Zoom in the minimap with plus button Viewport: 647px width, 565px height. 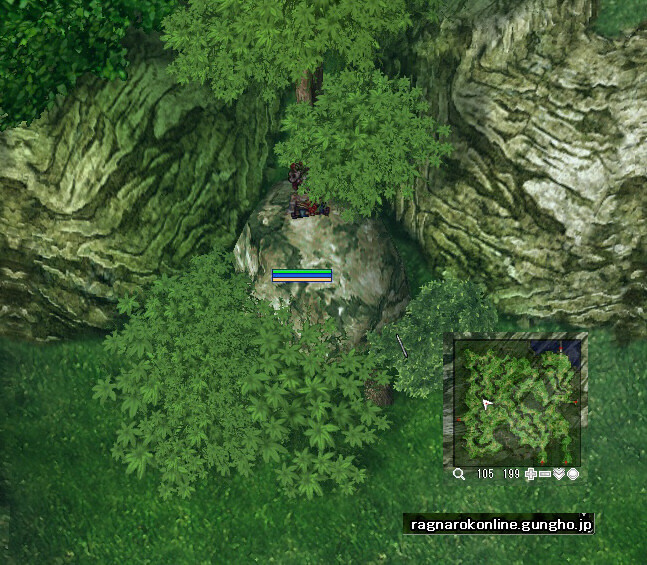coord(531,474)
